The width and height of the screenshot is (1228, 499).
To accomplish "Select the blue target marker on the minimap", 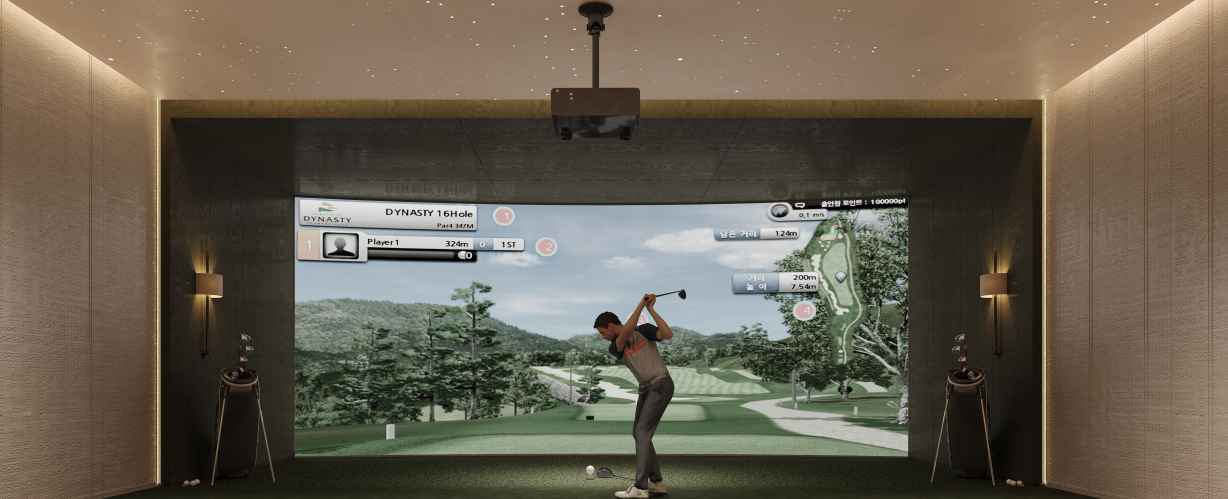I will (x=840, y=276).
